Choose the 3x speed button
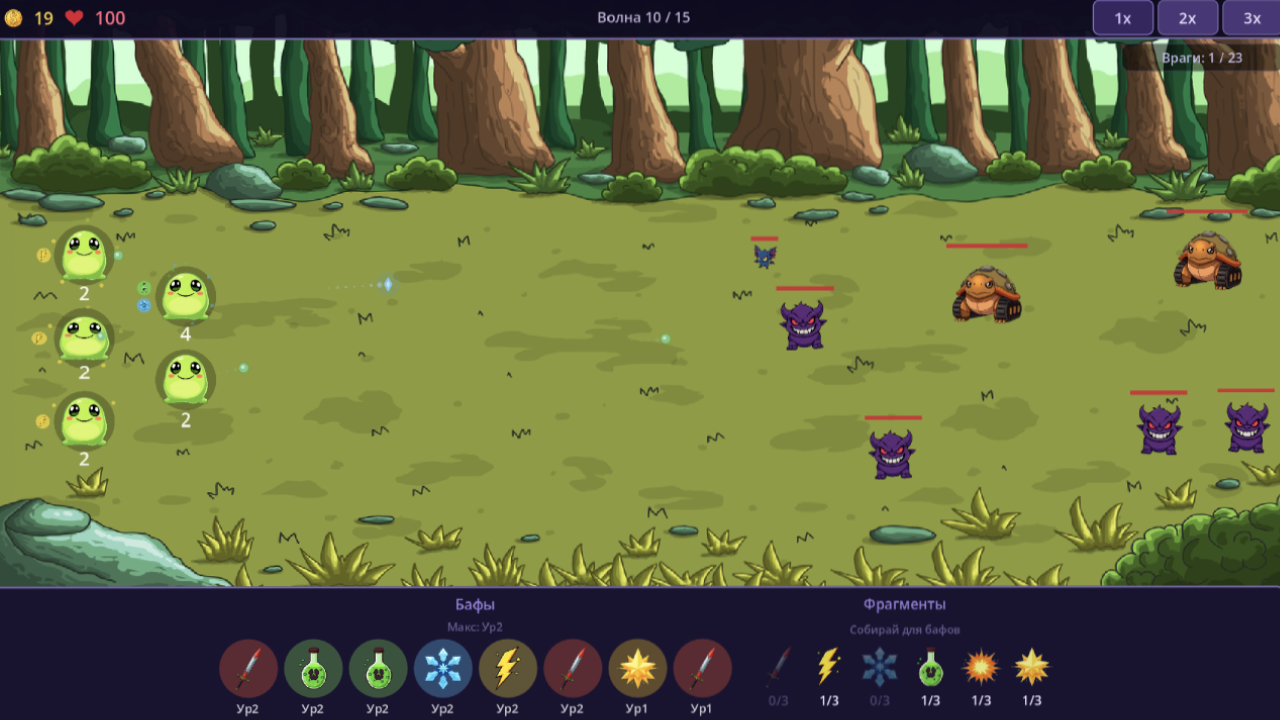Viewport: 1280px width, 720px height. [x=1252, y=18]
